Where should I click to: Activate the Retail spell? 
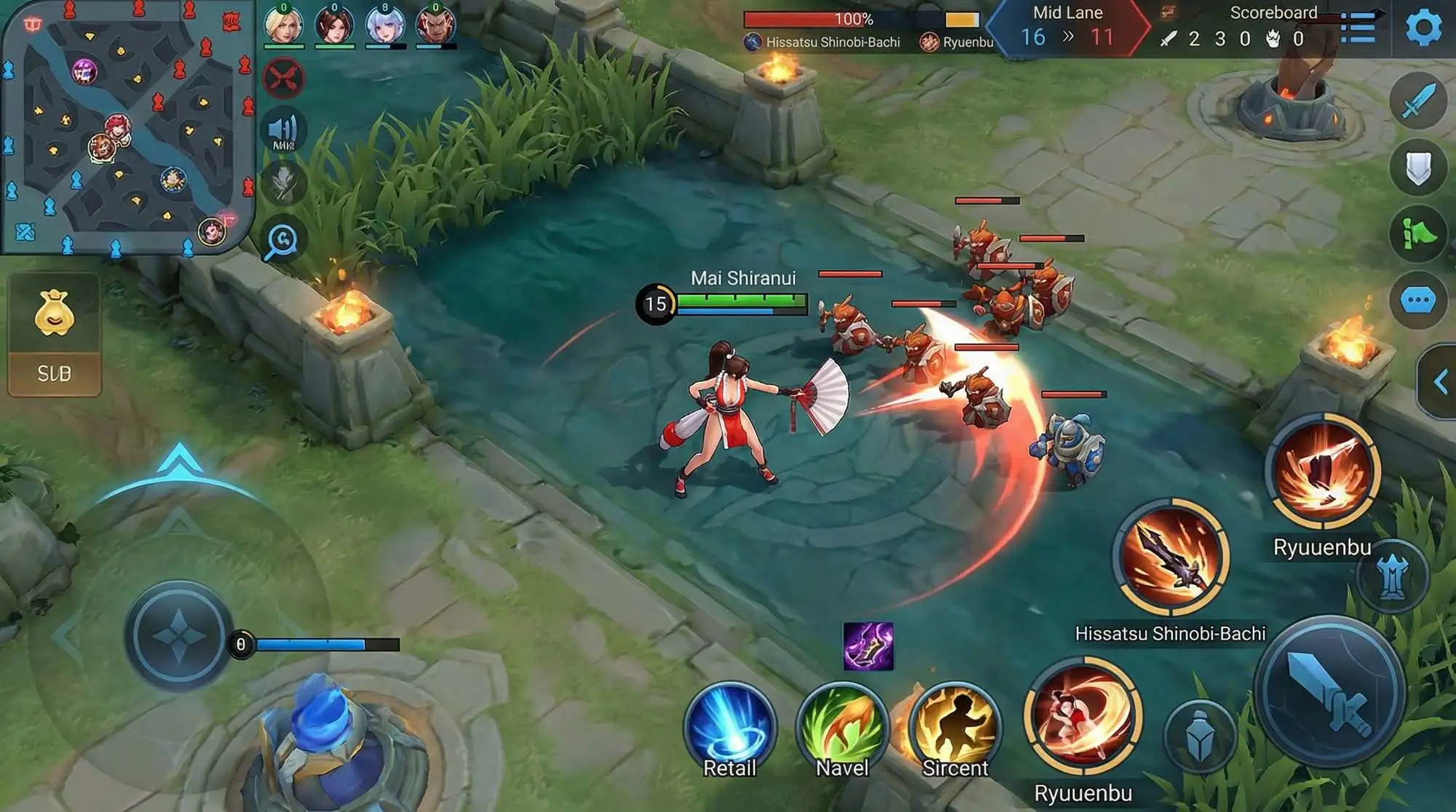point(729,728)
